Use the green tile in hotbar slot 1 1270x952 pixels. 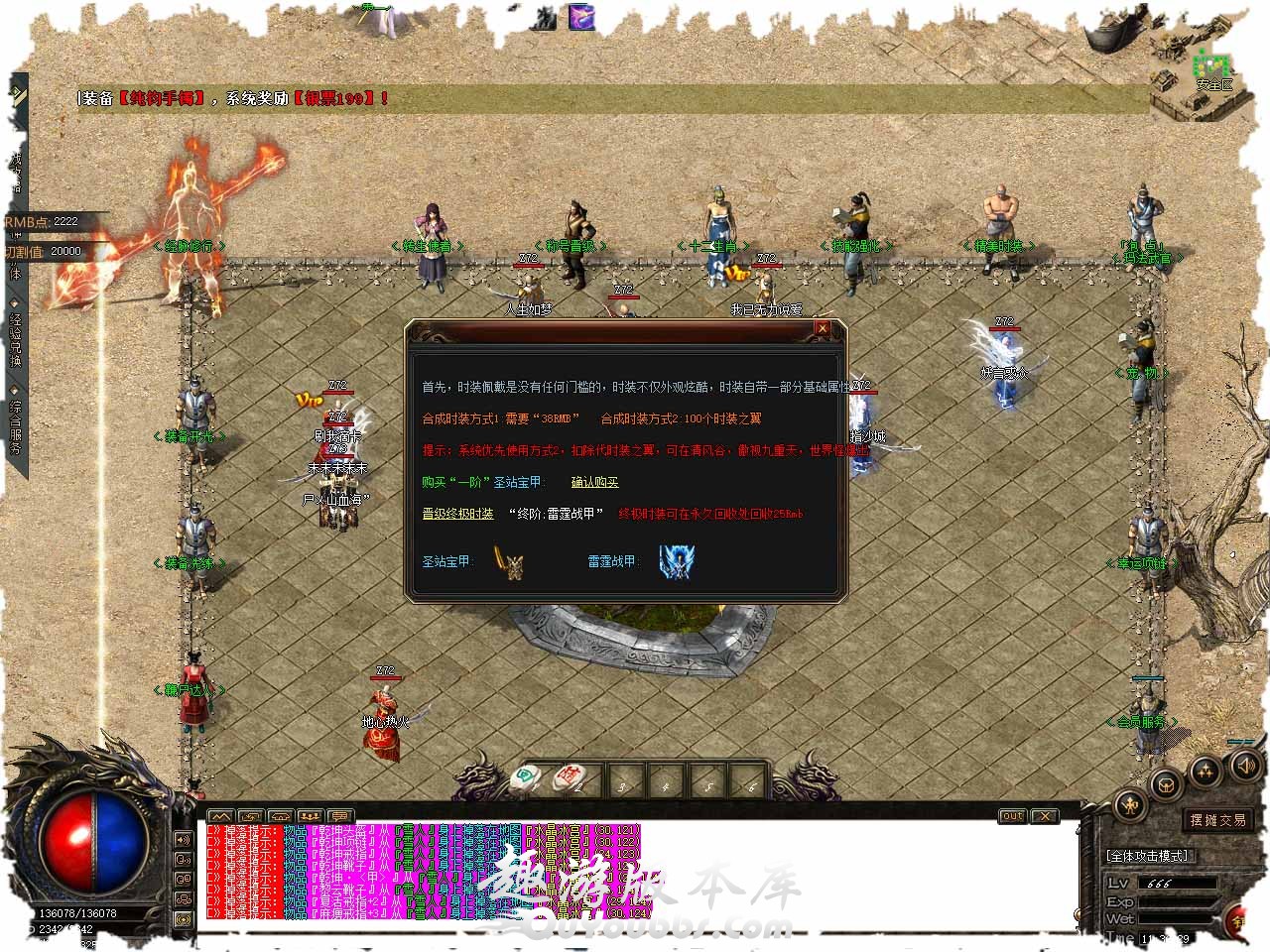pos(524,779)
